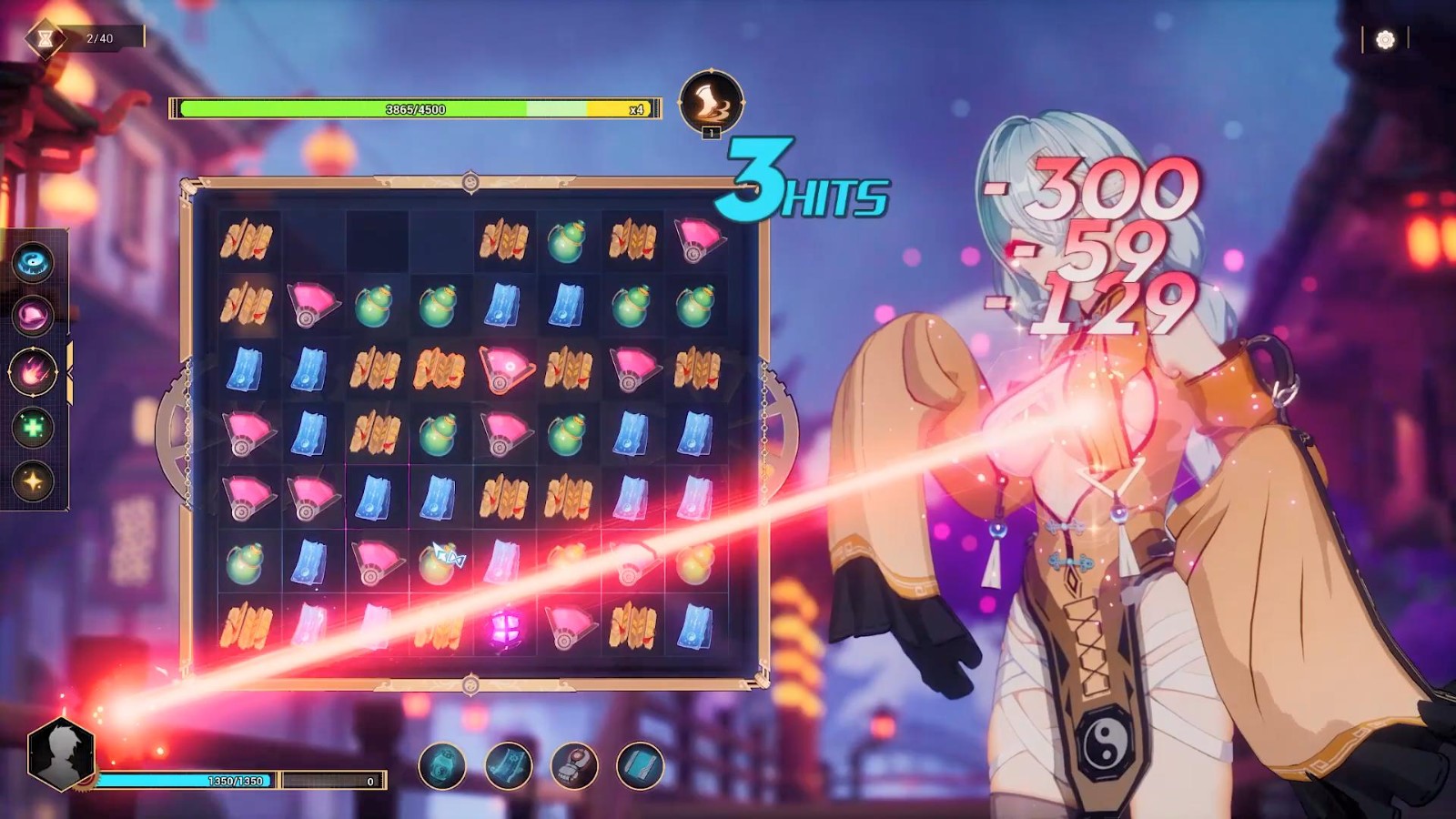Activate the golden four-point star skill
The width and height of the screenshot is (1456, 819).
[x=34, y=480]
